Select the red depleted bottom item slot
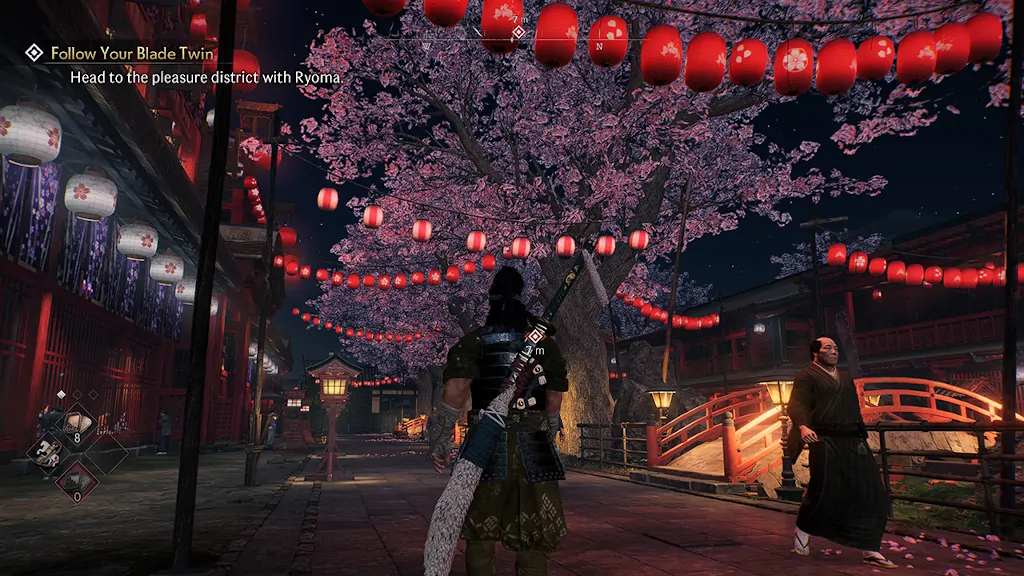Image resolution: width=1024 pixels, height=576 pixels. point(76,481)
